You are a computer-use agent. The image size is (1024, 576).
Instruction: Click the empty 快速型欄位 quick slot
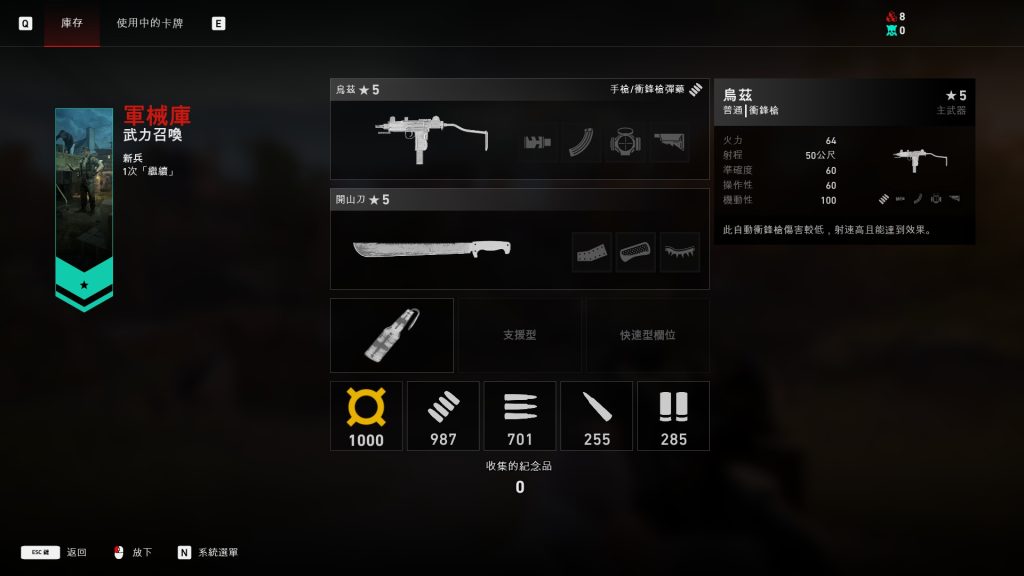pyautogui.click(x=647, y=335)
